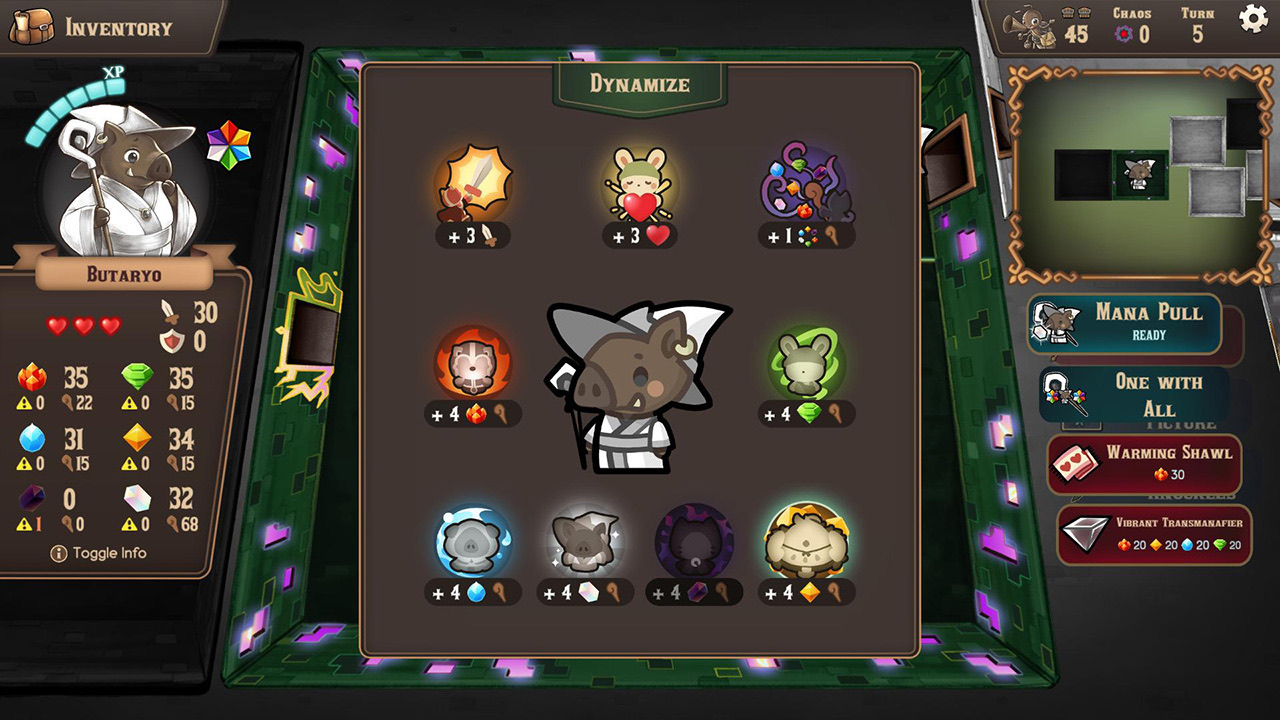This screenshot has height=720, width=1280.
Task: Use the Vibrant Transmanafier
Action: (1154, 534)
